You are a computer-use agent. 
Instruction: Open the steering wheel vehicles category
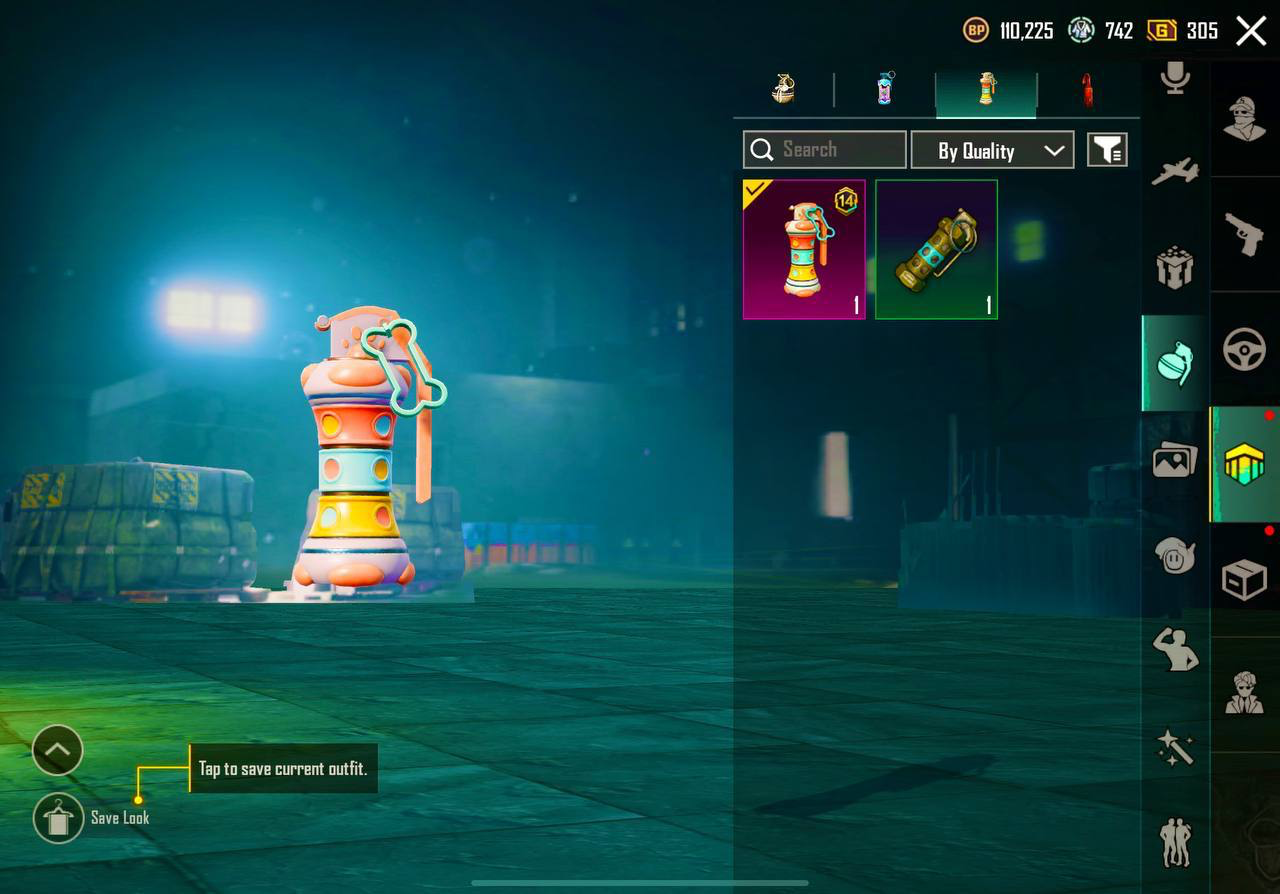pyautogui.click(x=1245, y=350)
